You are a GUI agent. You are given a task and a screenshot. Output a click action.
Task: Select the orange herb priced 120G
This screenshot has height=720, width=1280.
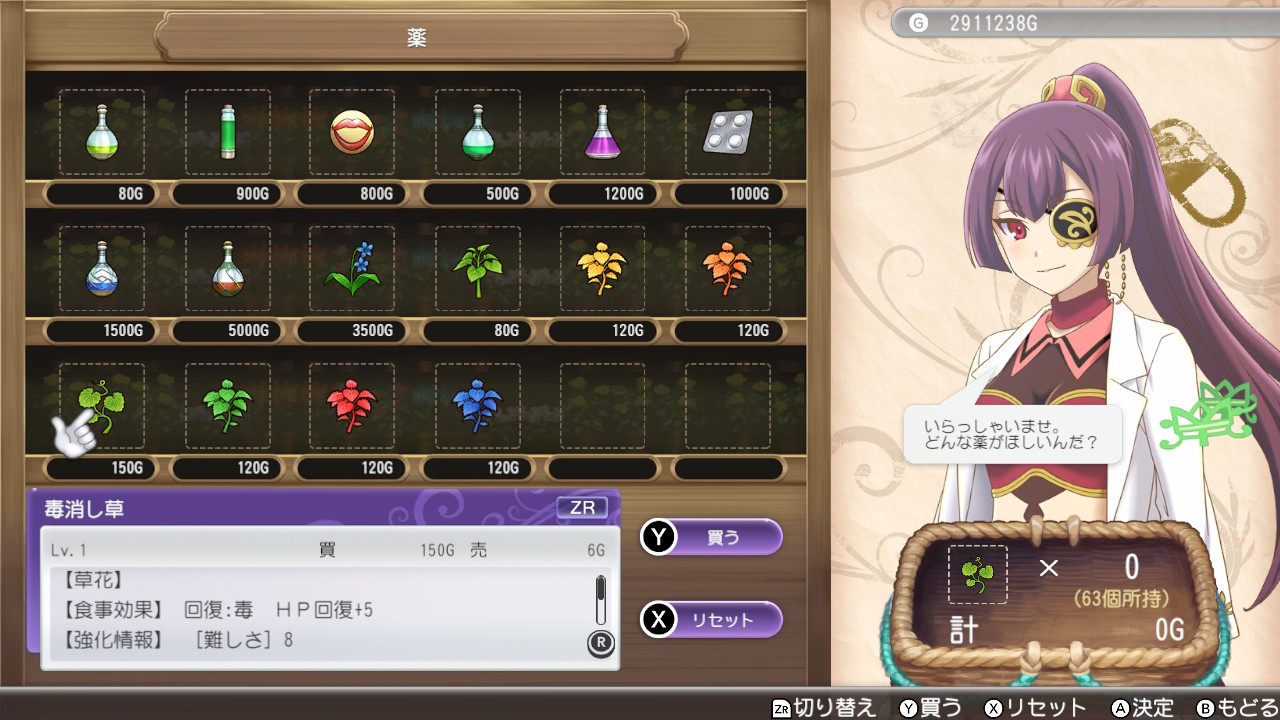tap(727, 270)
